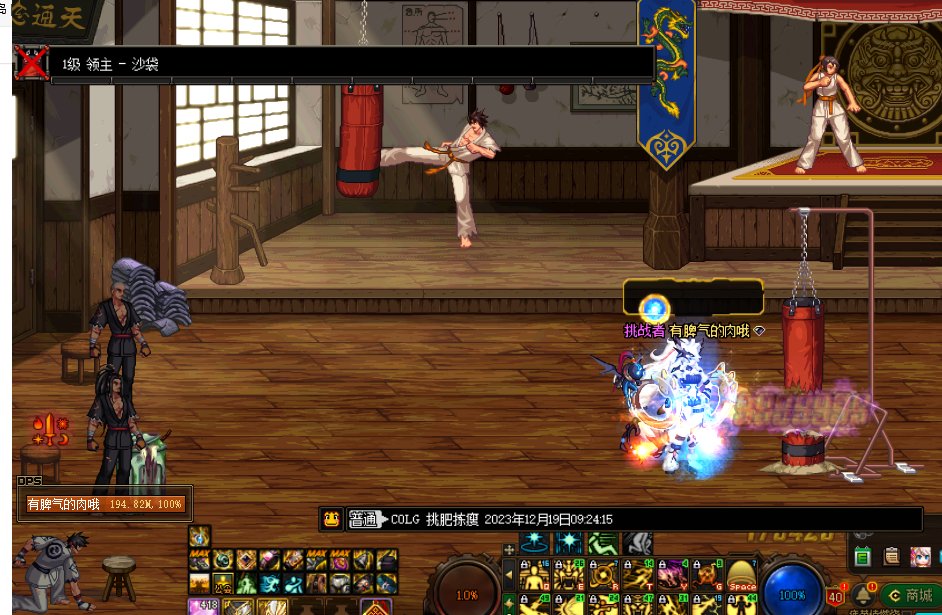The image size is (942, 615).
Task: Click the yellow emoji face chat icon
Action: pyautogui.click(x=332, y=519)
